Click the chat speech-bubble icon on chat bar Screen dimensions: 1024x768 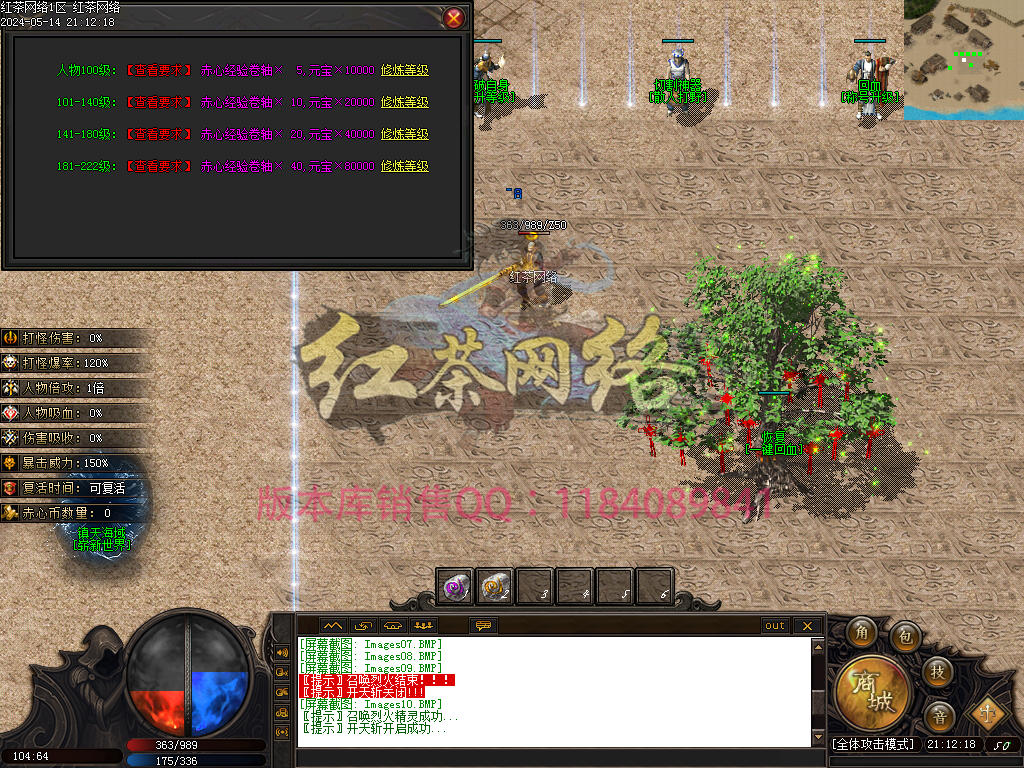click(x=484, y=626)
